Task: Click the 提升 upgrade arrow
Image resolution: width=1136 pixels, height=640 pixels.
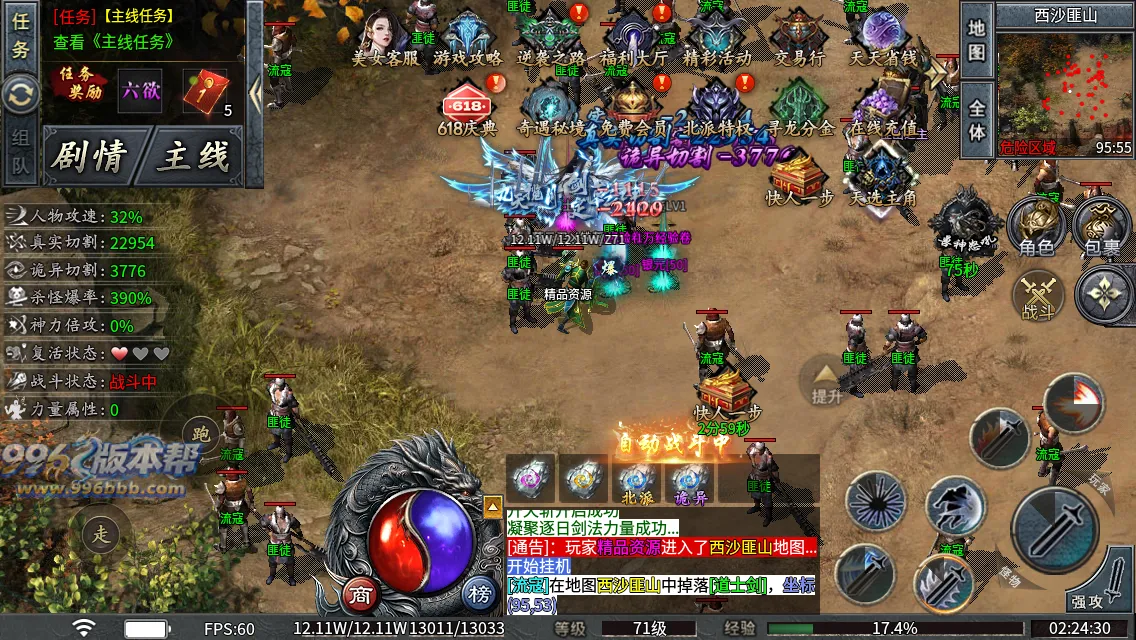Action: coord(827,383)
